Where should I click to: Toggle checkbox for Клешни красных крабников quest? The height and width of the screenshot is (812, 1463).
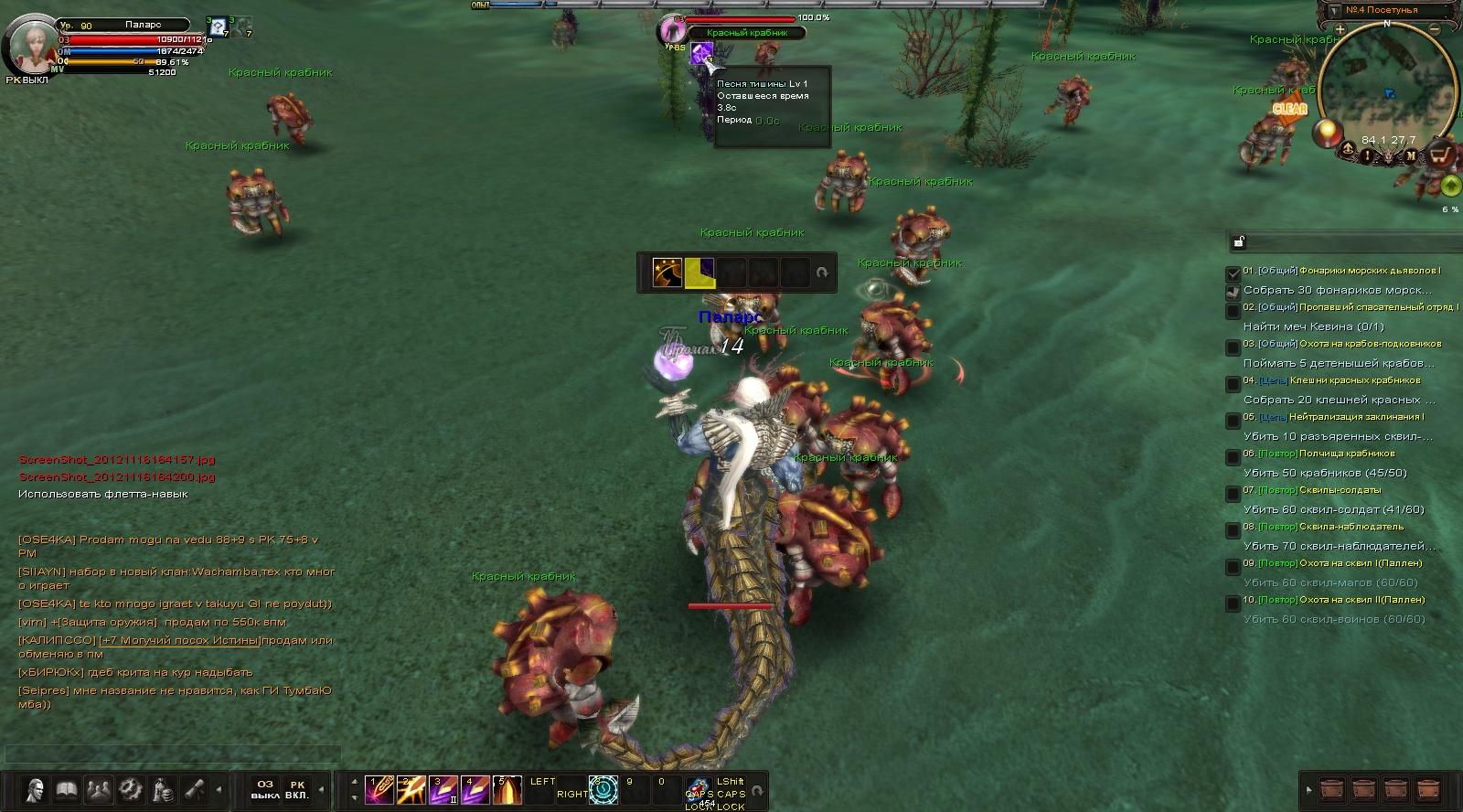tap(1233, 383)
